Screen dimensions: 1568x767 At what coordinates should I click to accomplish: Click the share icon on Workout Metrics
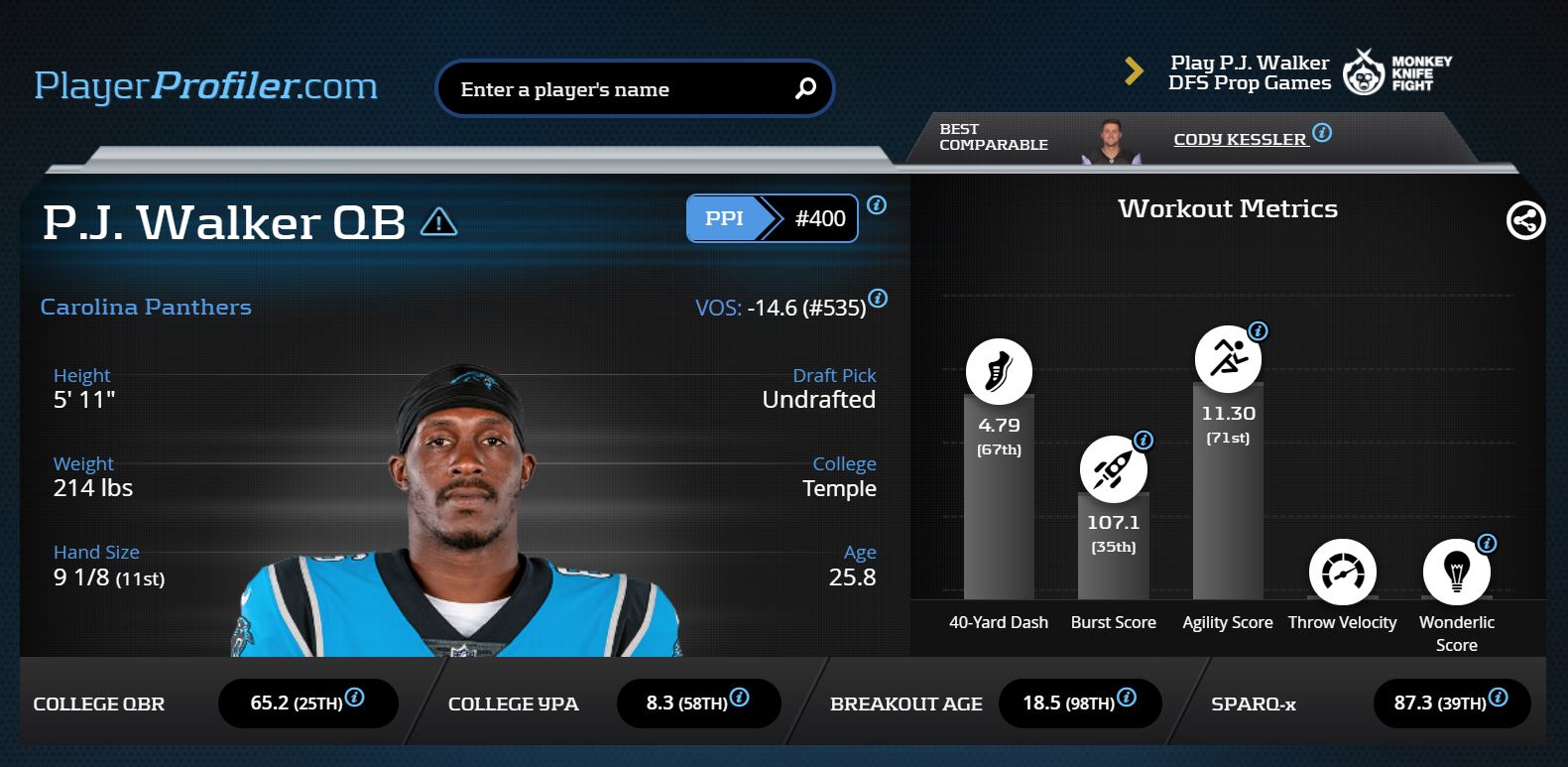click(x=1525, y=220)
